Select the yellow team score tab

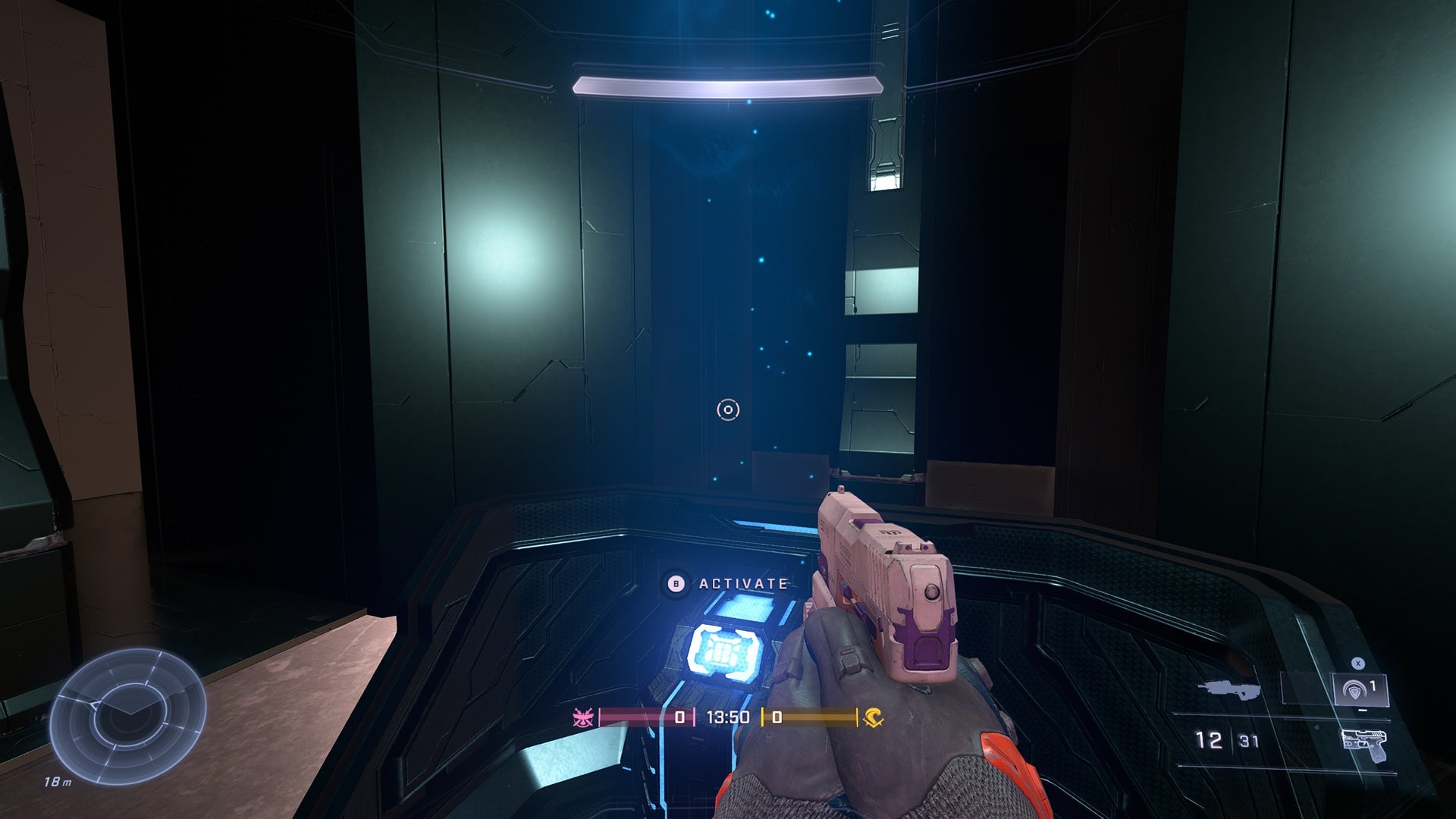pyautogui.click(x=777, y=717)
